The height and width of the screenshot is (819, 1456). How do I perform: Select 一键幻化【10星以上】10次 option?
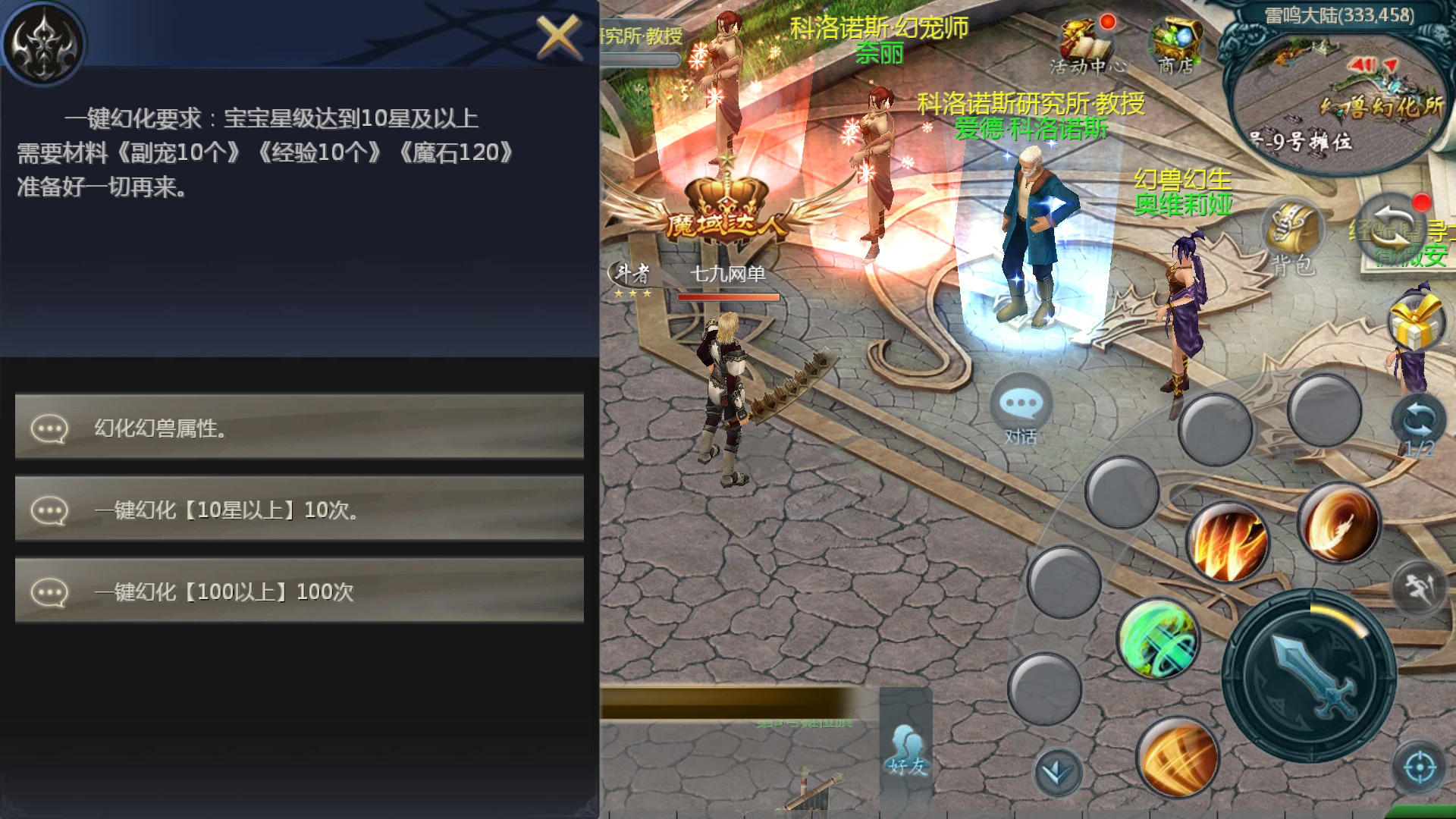[x=300, y=510]
